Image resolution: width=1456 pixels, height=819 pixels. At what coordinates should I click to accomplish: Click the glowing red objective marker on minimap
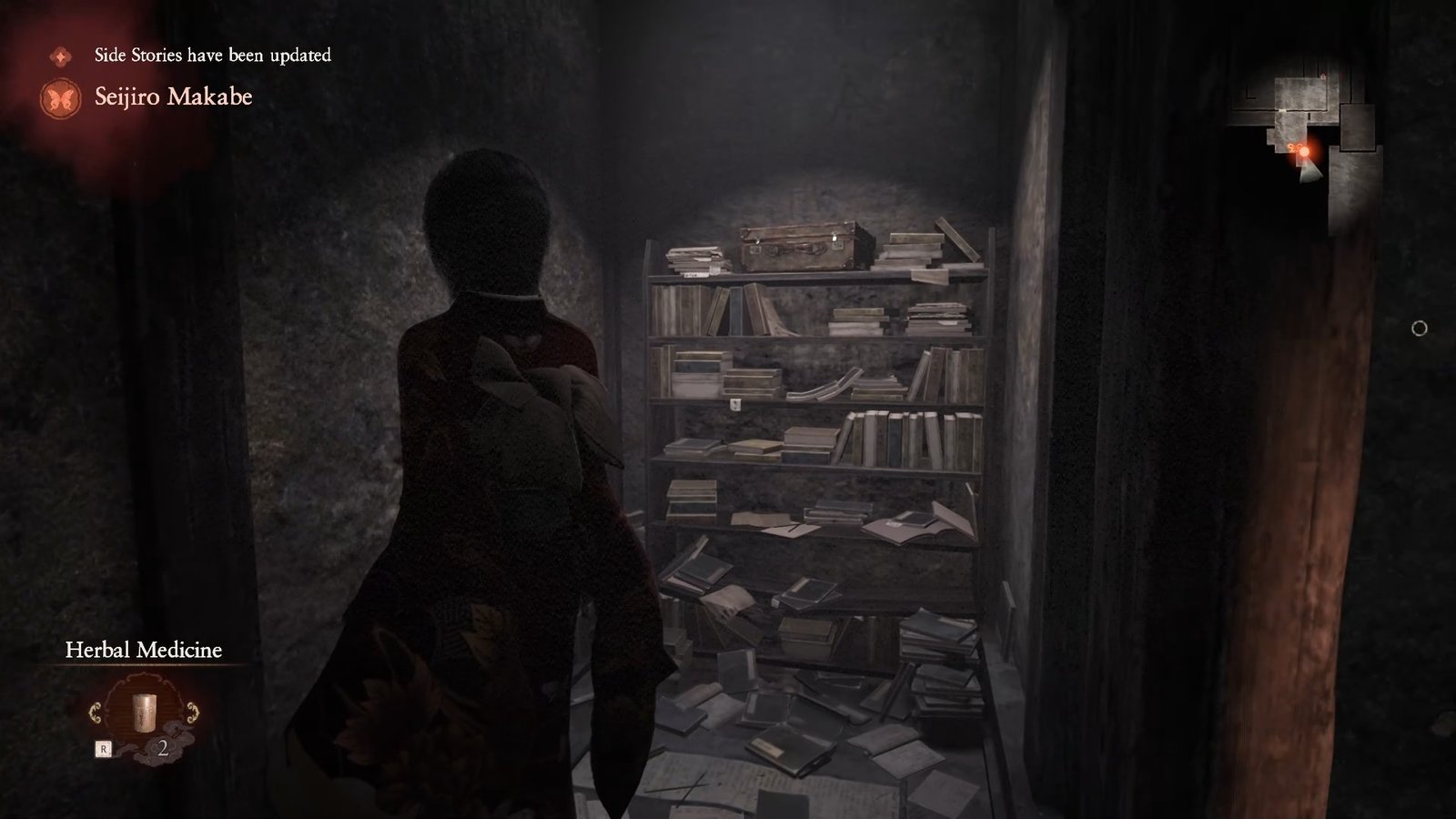pos(1304,151)
